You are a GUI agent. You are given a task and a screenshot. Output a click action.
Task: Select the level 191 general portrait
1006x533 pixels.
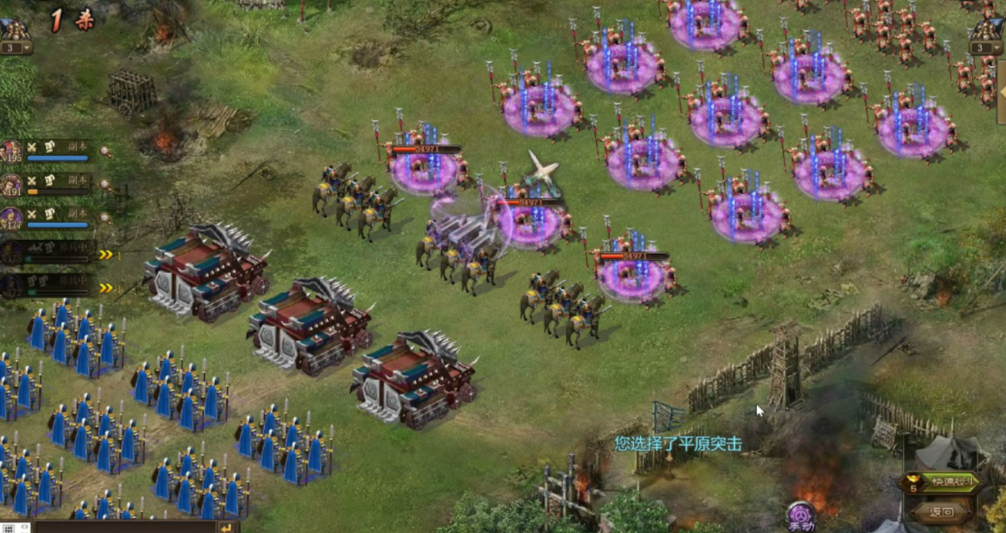(12, 185)
